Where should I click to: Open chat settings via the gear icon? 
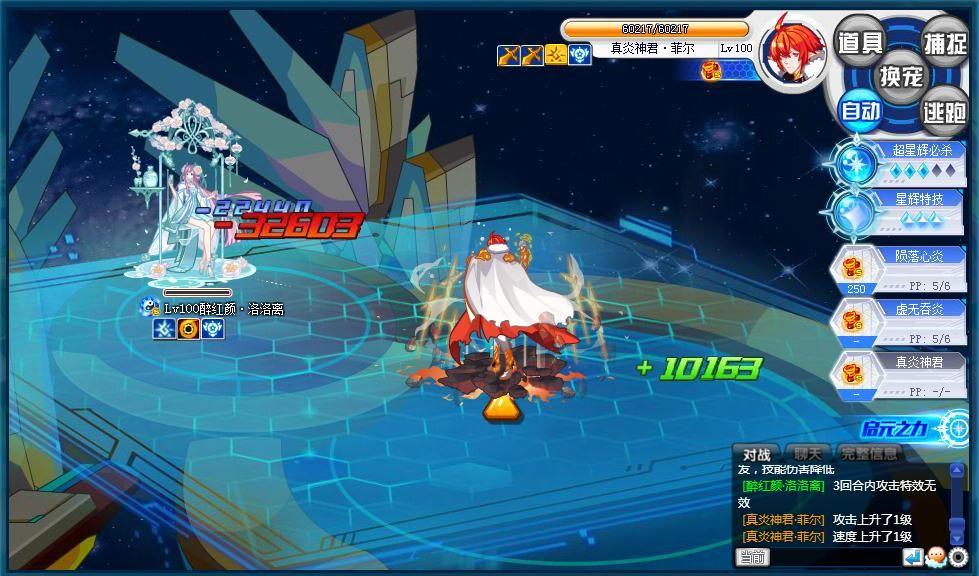click(x=959, y=557)
